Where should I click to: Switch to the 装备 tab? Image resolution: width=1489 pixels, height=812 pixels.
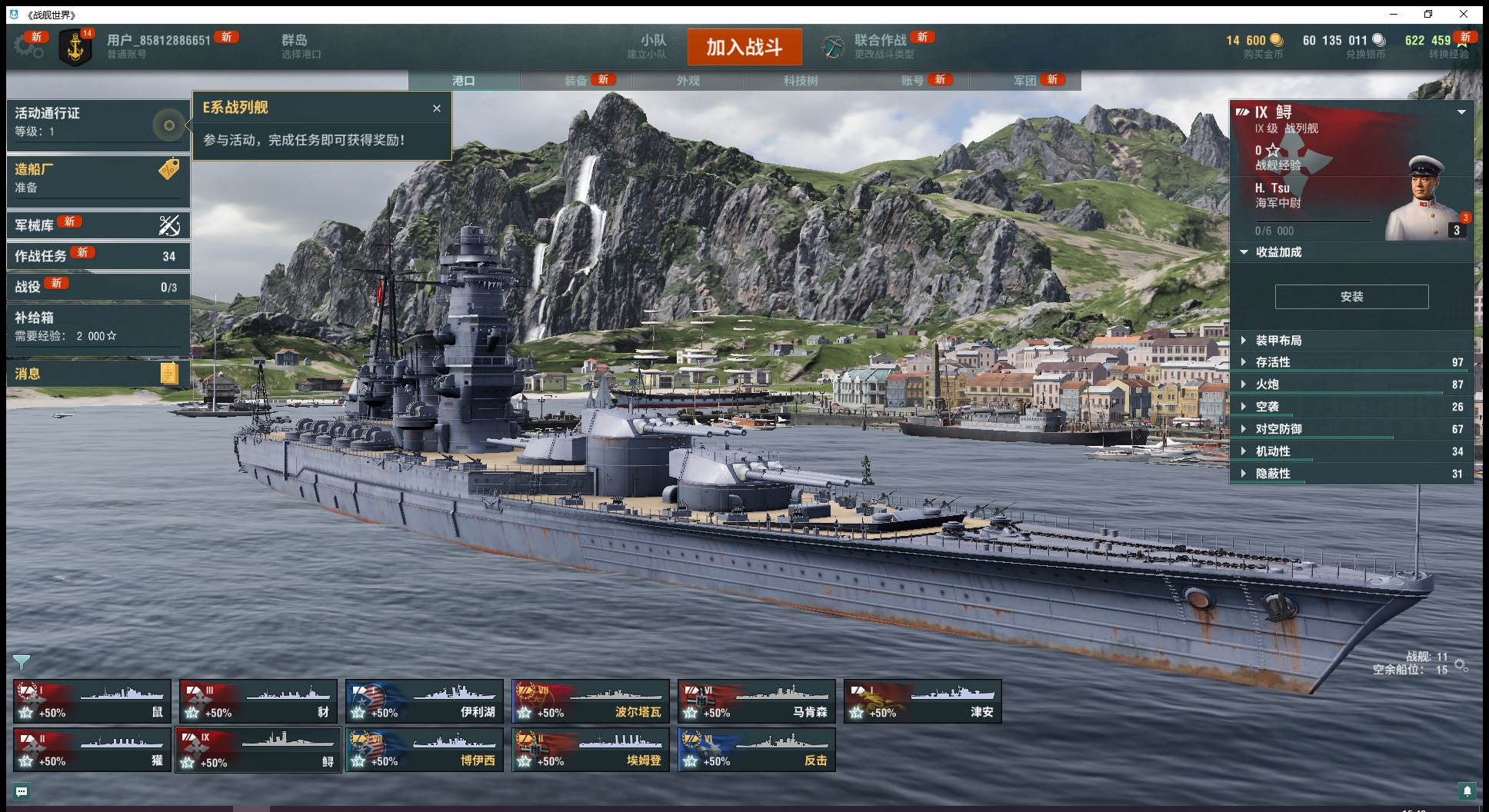coord(576,81)
